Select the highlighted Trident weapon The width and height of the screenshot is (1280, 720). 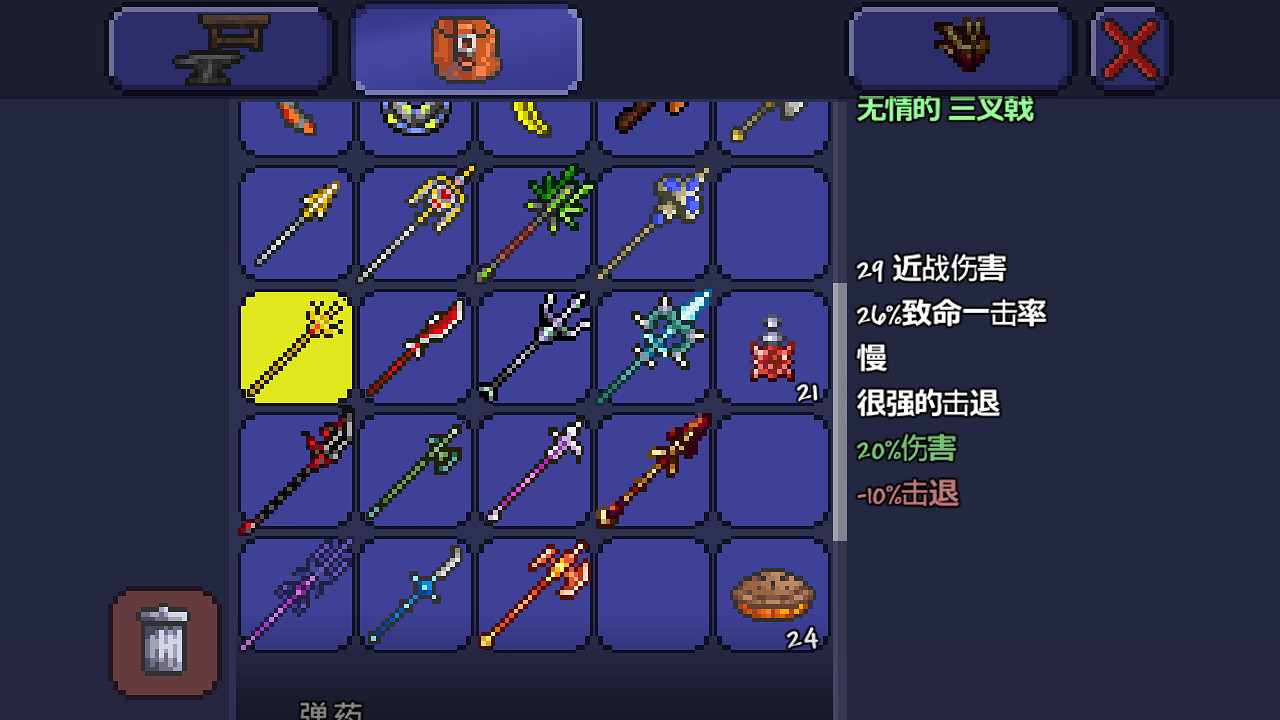[294, 346]
